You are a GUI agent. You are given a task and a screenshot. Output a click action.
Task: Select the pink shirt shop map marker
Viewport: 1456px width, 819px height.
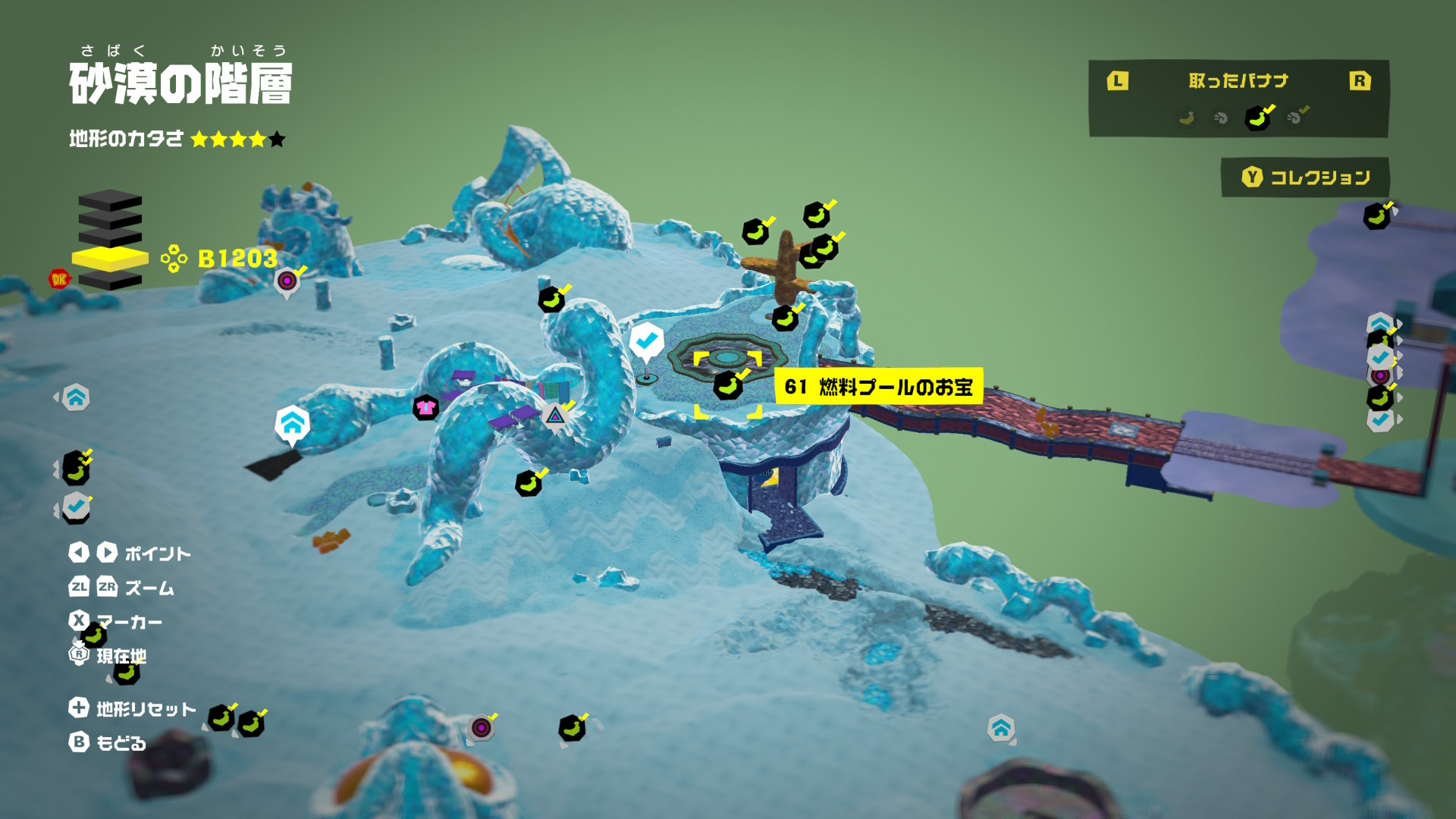(x=425, y=408)
